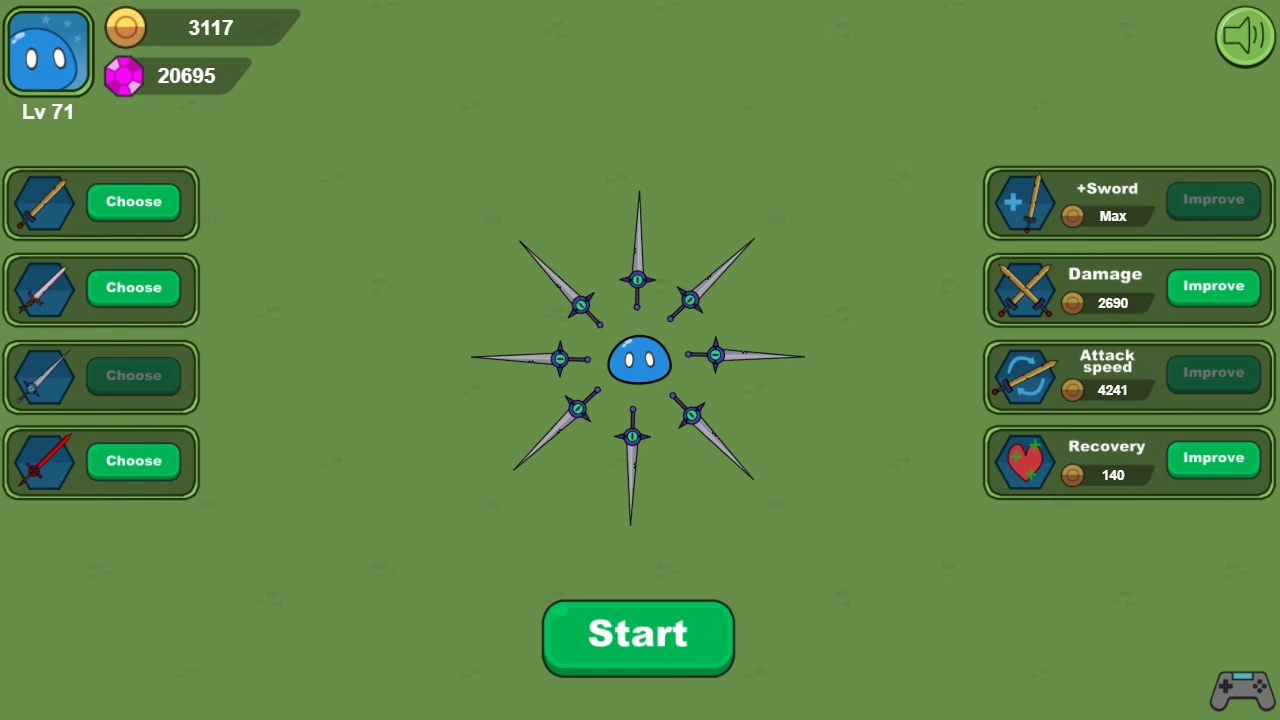Click the Lv 71 level label

coord(47,112)
